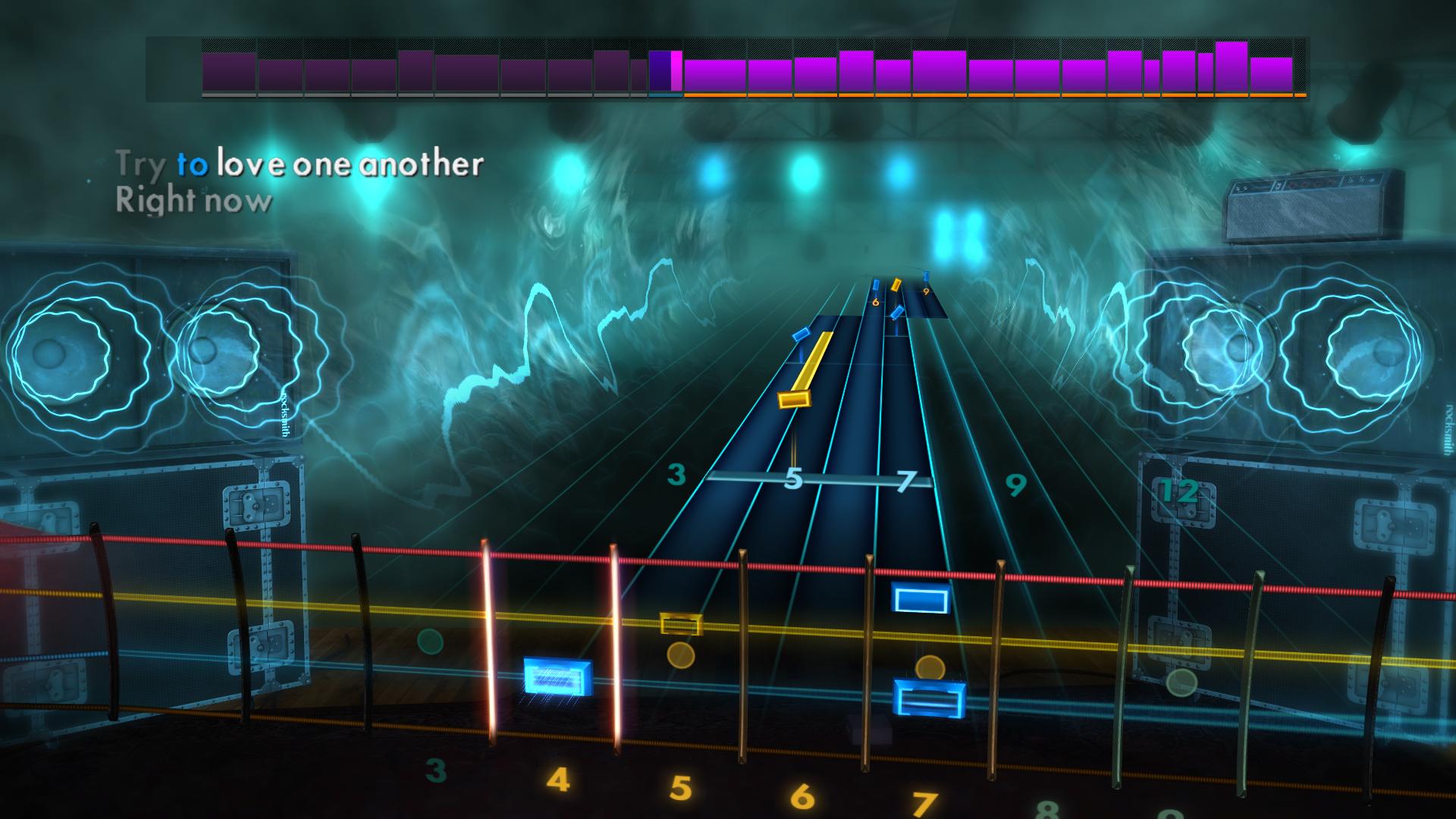The width and height of the screenshot is (1456, 819).
Task: Select the lyric line 'Right now'
Action: [192, 201]
